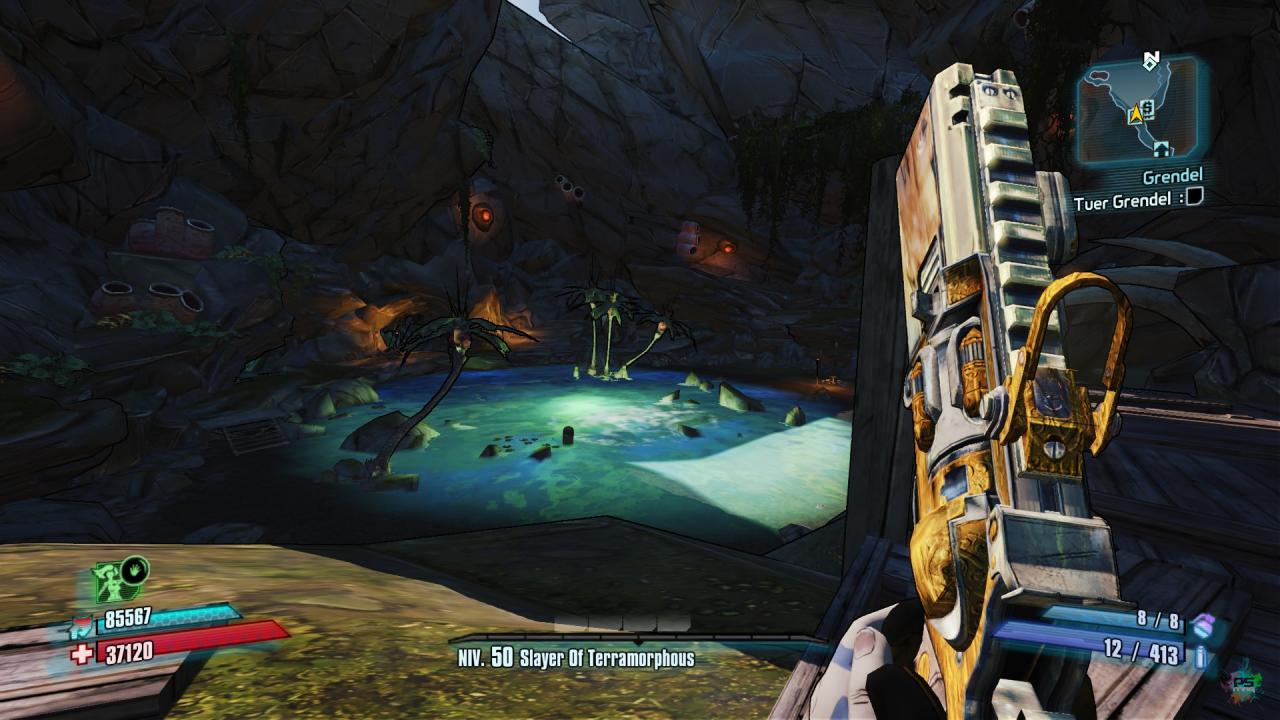Select the house marker on the minimap
The height and width of the screenshot is (720, 1280).
(1161, 148)
